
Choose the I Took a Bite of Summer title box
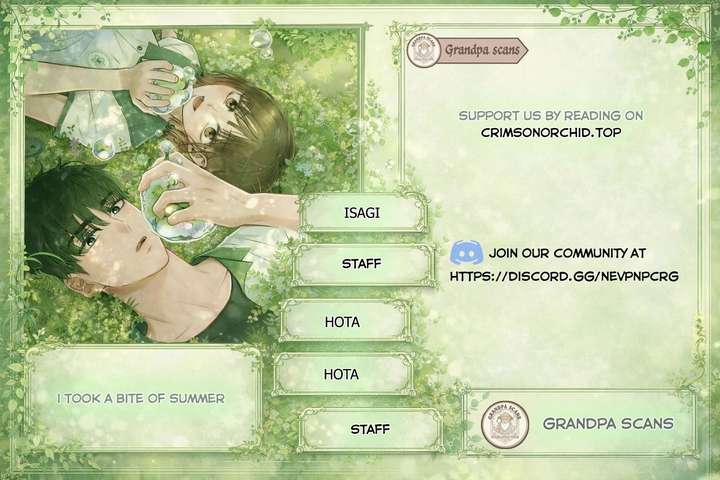point(141,397)
